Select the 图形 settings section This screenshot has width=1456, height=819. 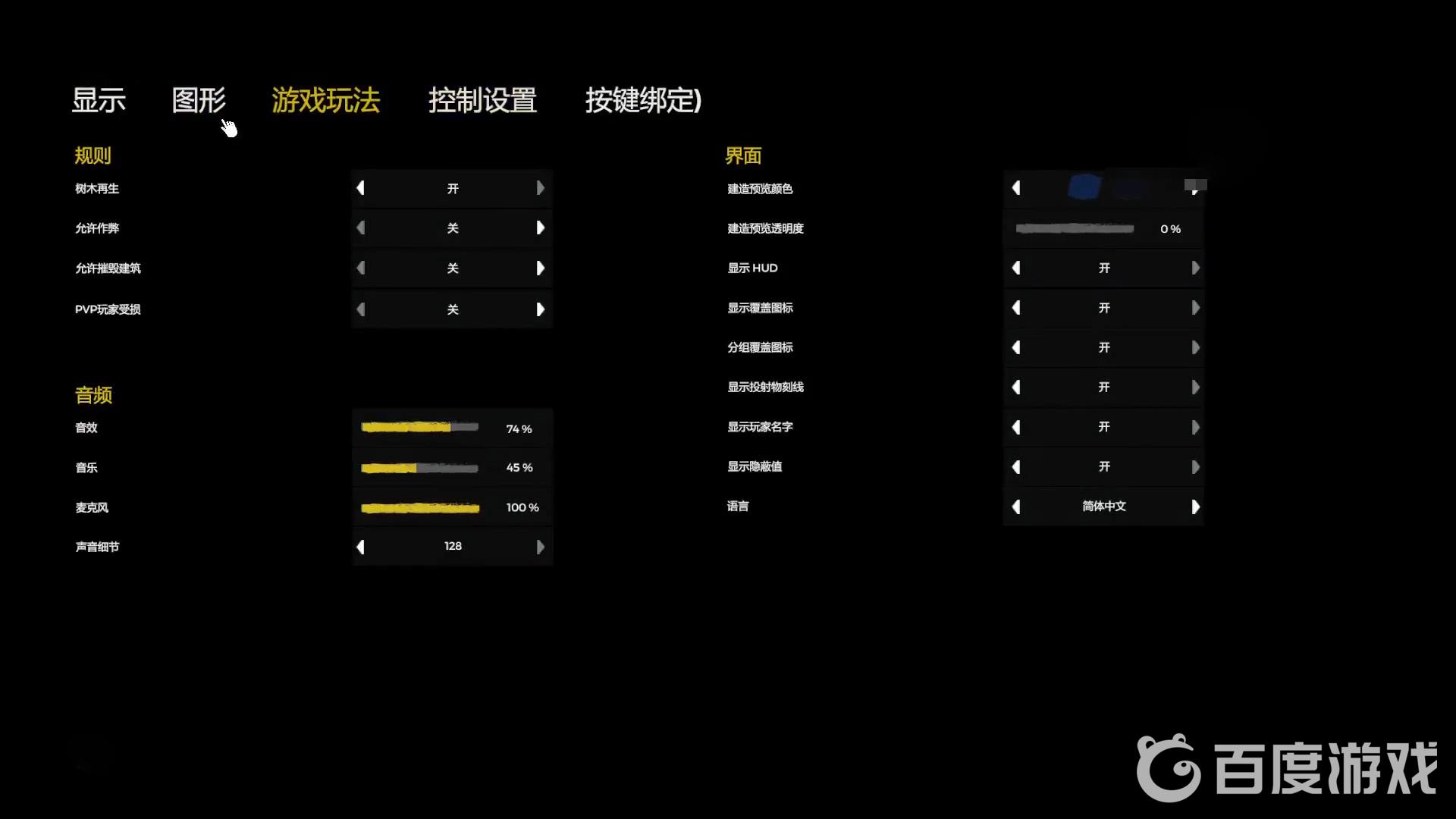199,101
